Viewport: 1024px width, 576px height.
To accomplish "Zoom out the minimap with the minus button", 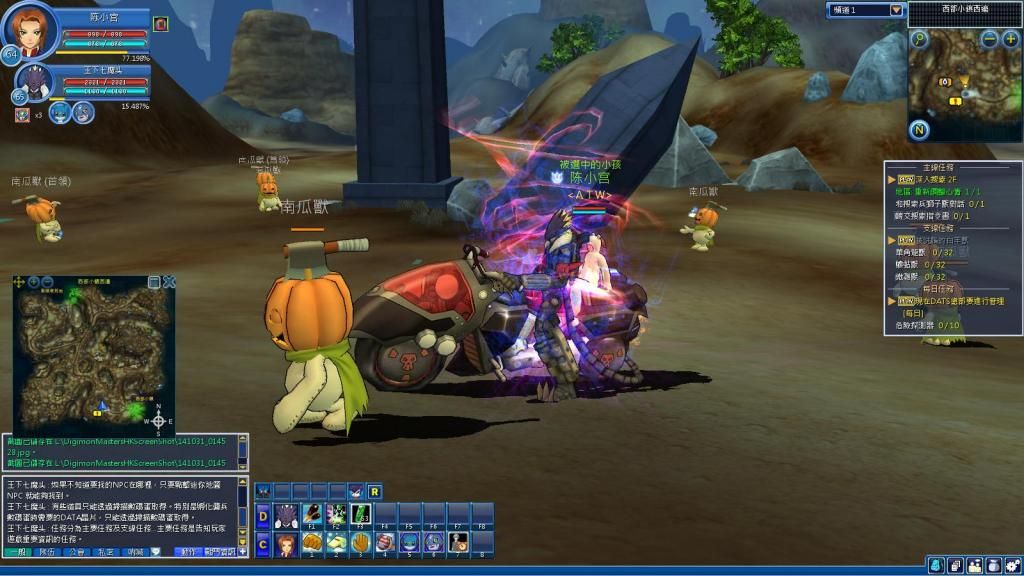I will [x=989, y=39].
